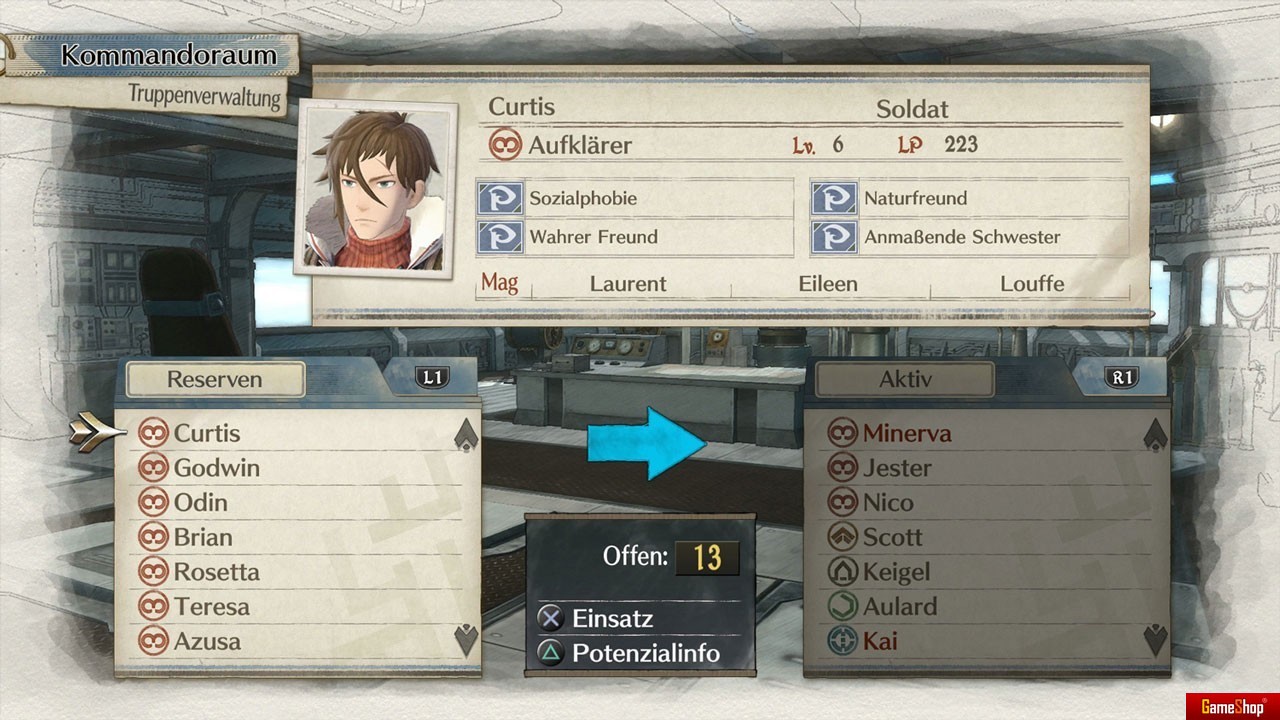Select Keigel from active squad

[x=896, y=572]
